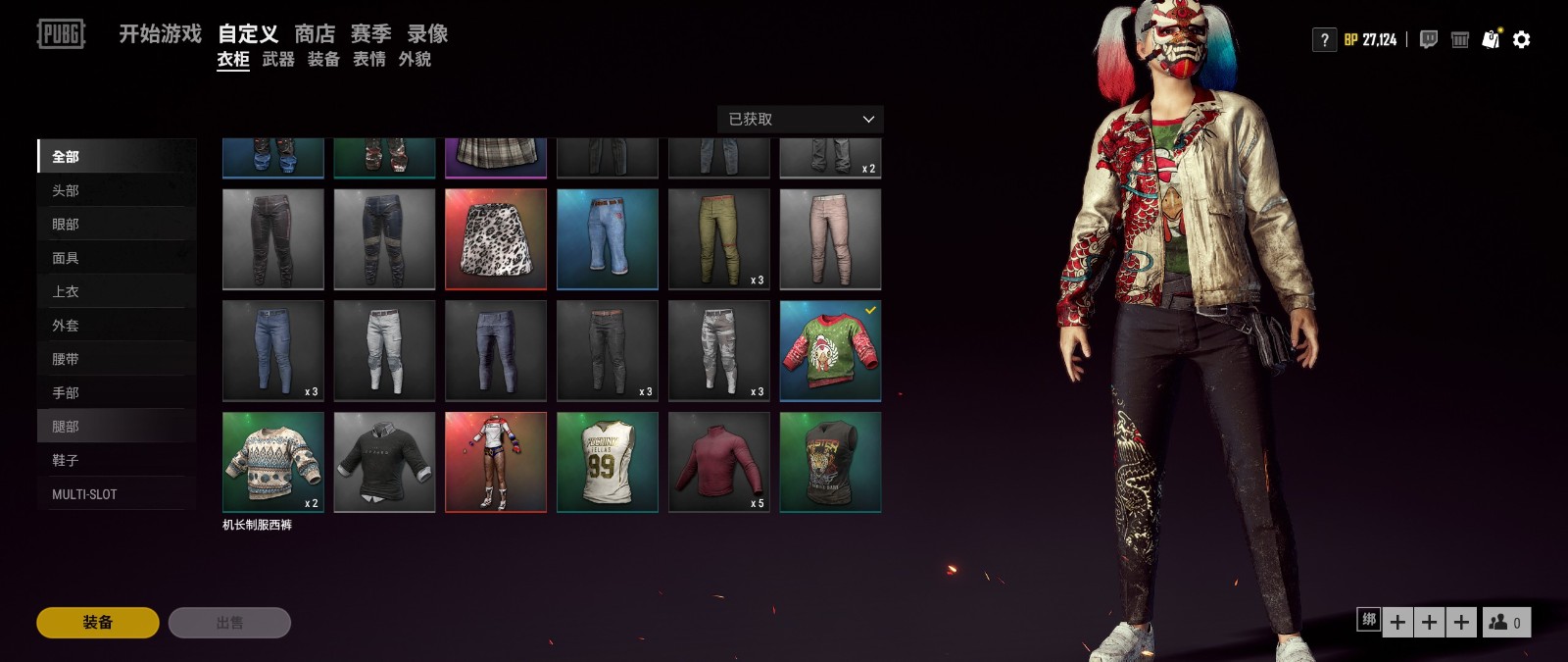Click the question mark help icon

[1324, 40]
